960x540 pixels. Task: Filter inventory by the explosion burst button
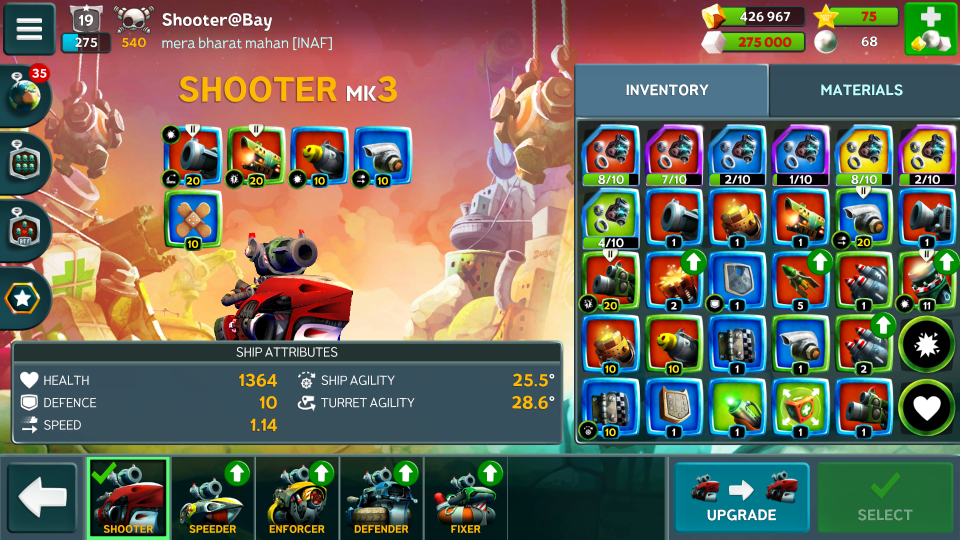point(927,344)
